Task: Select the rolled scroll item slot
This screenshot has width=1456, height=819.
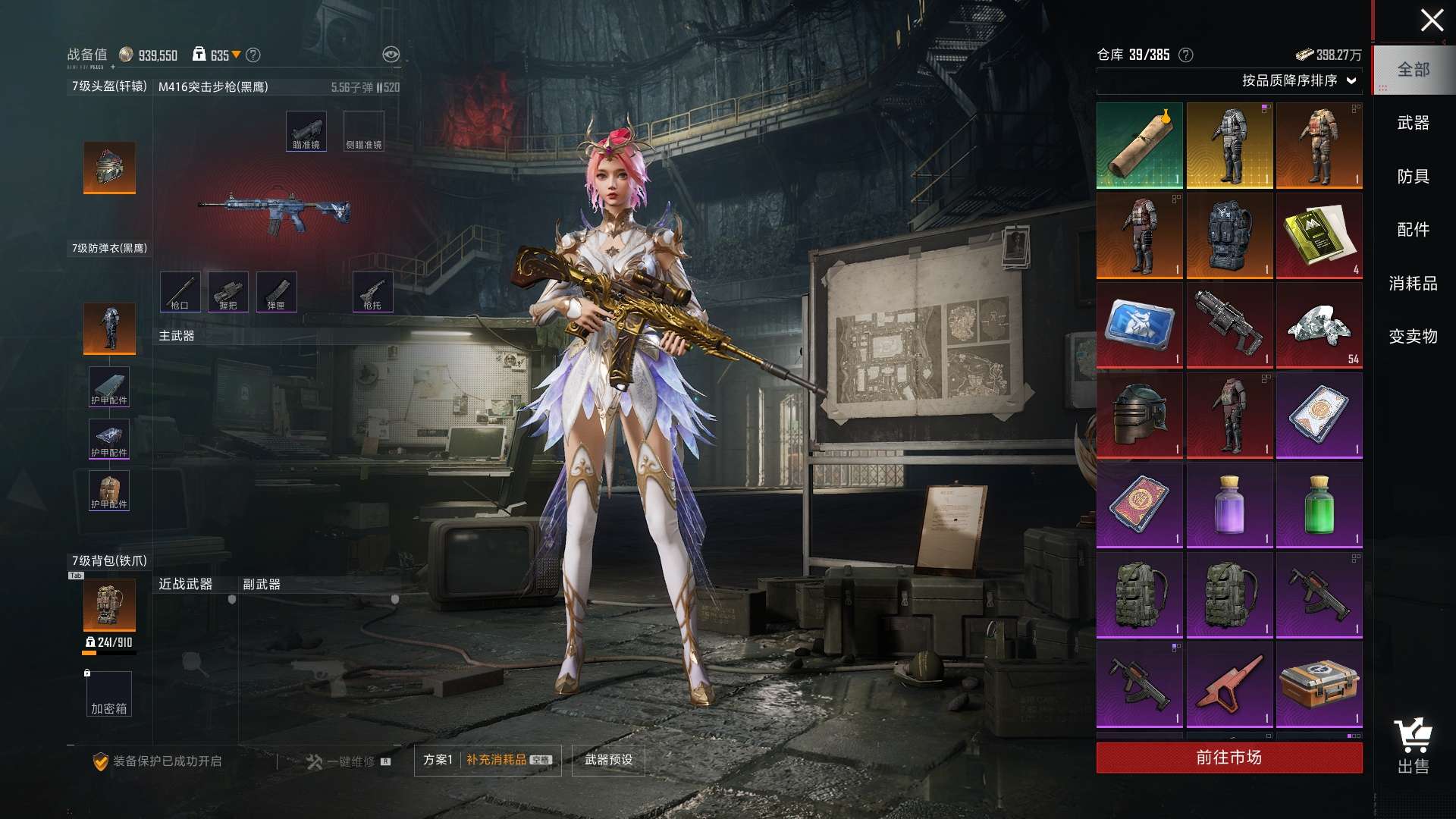Action: 1139,146
